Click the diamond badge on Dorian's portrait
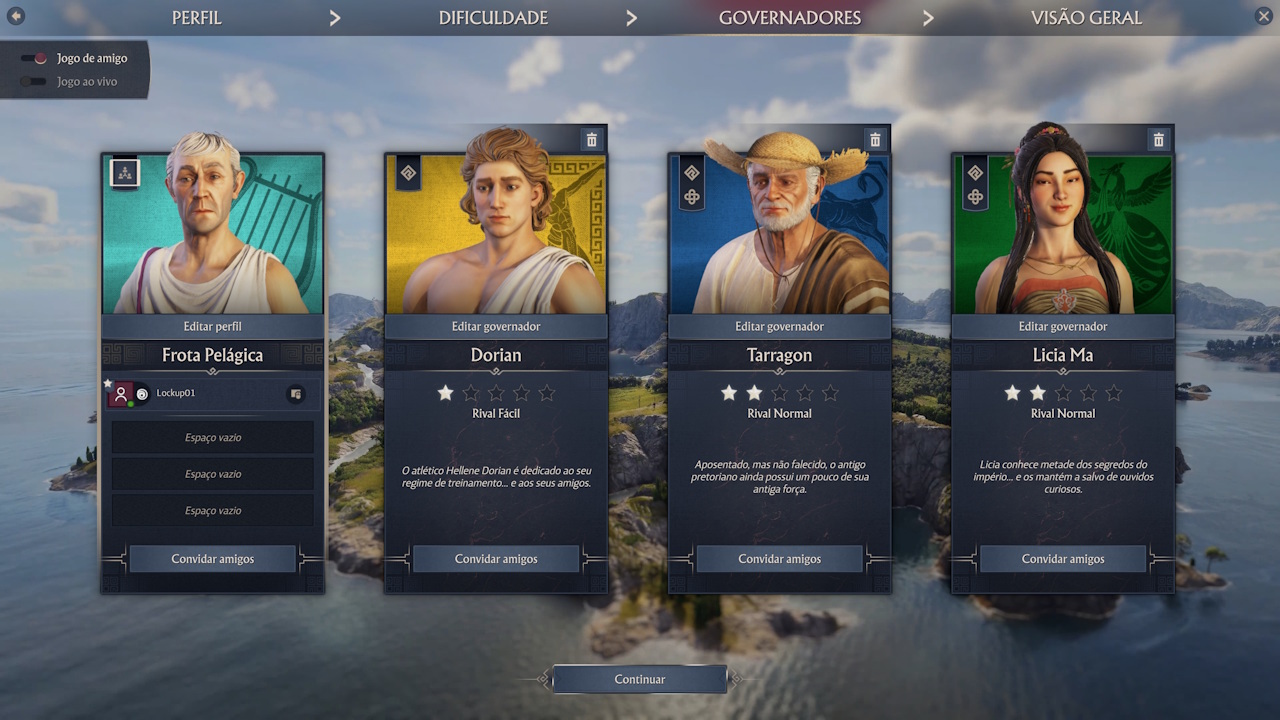Screen dimensions: 1280x720 (x=408, y=173)
